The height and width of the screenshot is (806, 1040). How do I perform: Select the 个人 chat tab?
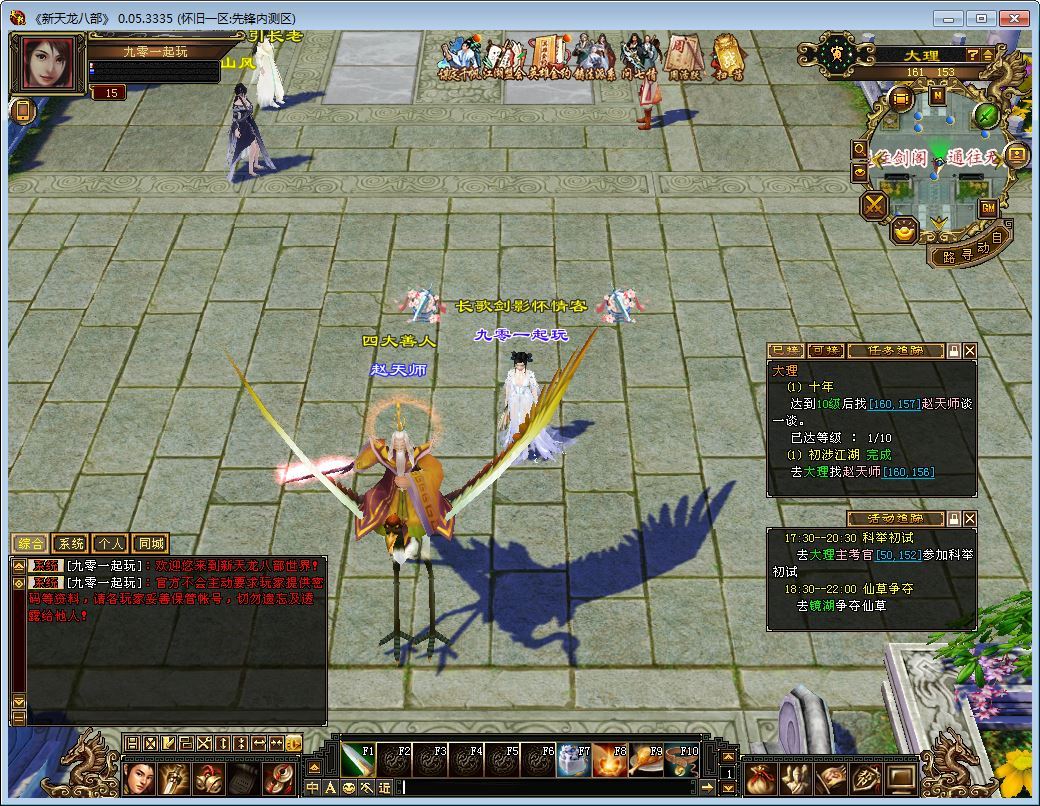[x=110, y=544]
